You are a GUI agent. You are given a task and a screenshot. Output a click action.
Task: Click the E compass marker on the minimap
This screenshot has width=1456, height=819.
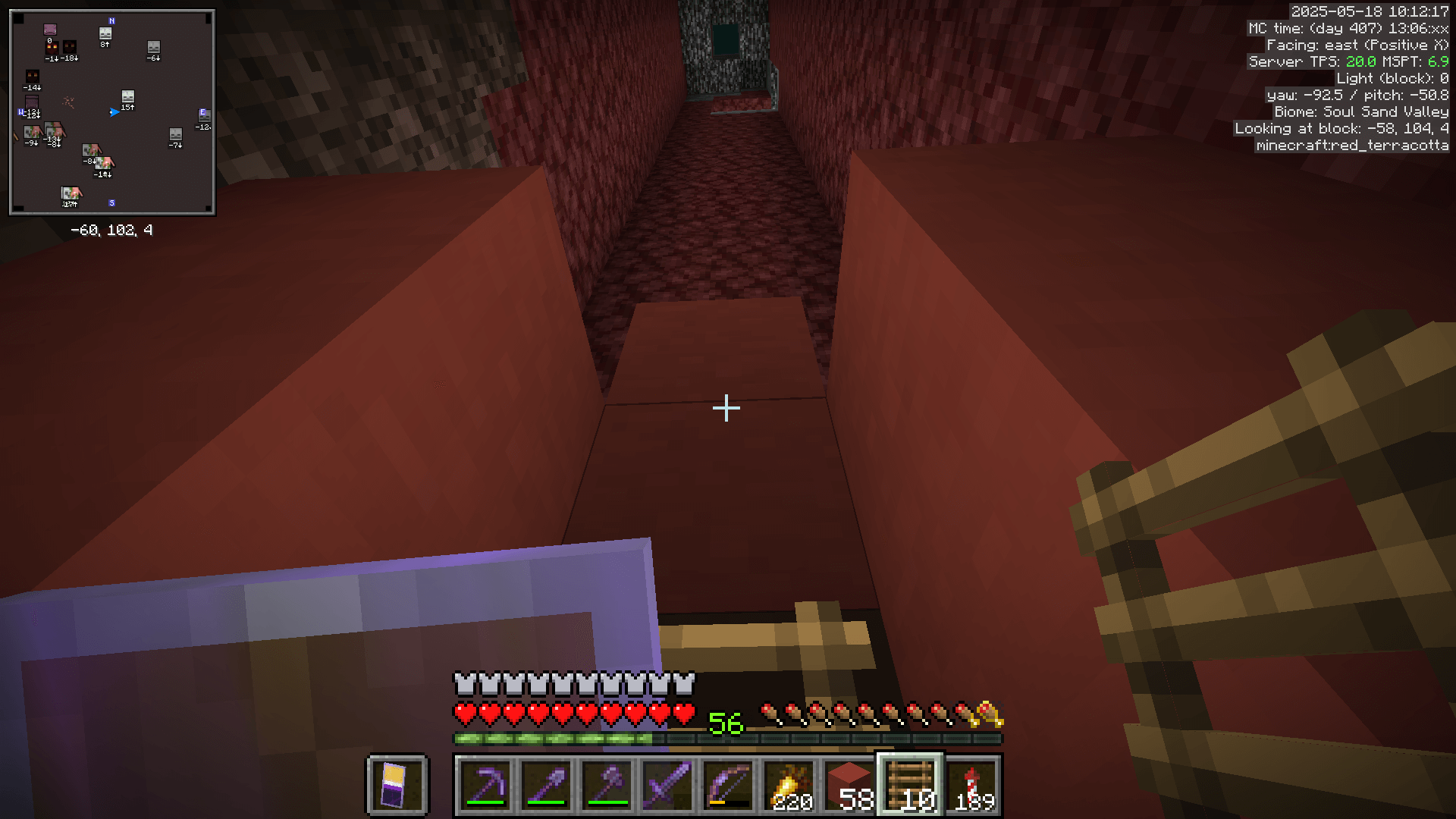click(x=202, y=112)
